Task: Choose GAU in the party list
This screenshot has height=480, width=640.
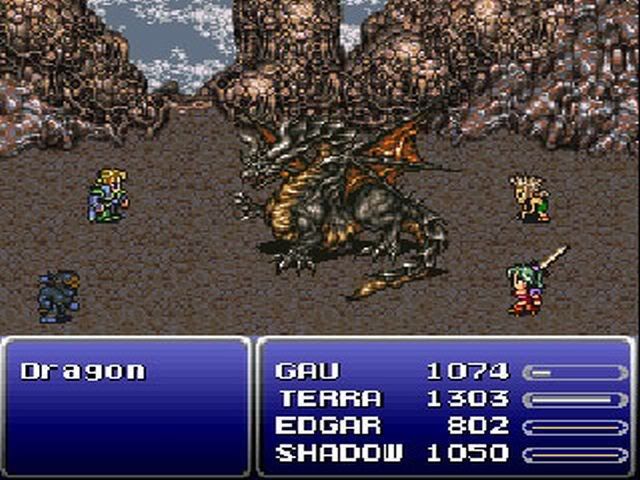Action: point(307,372)
